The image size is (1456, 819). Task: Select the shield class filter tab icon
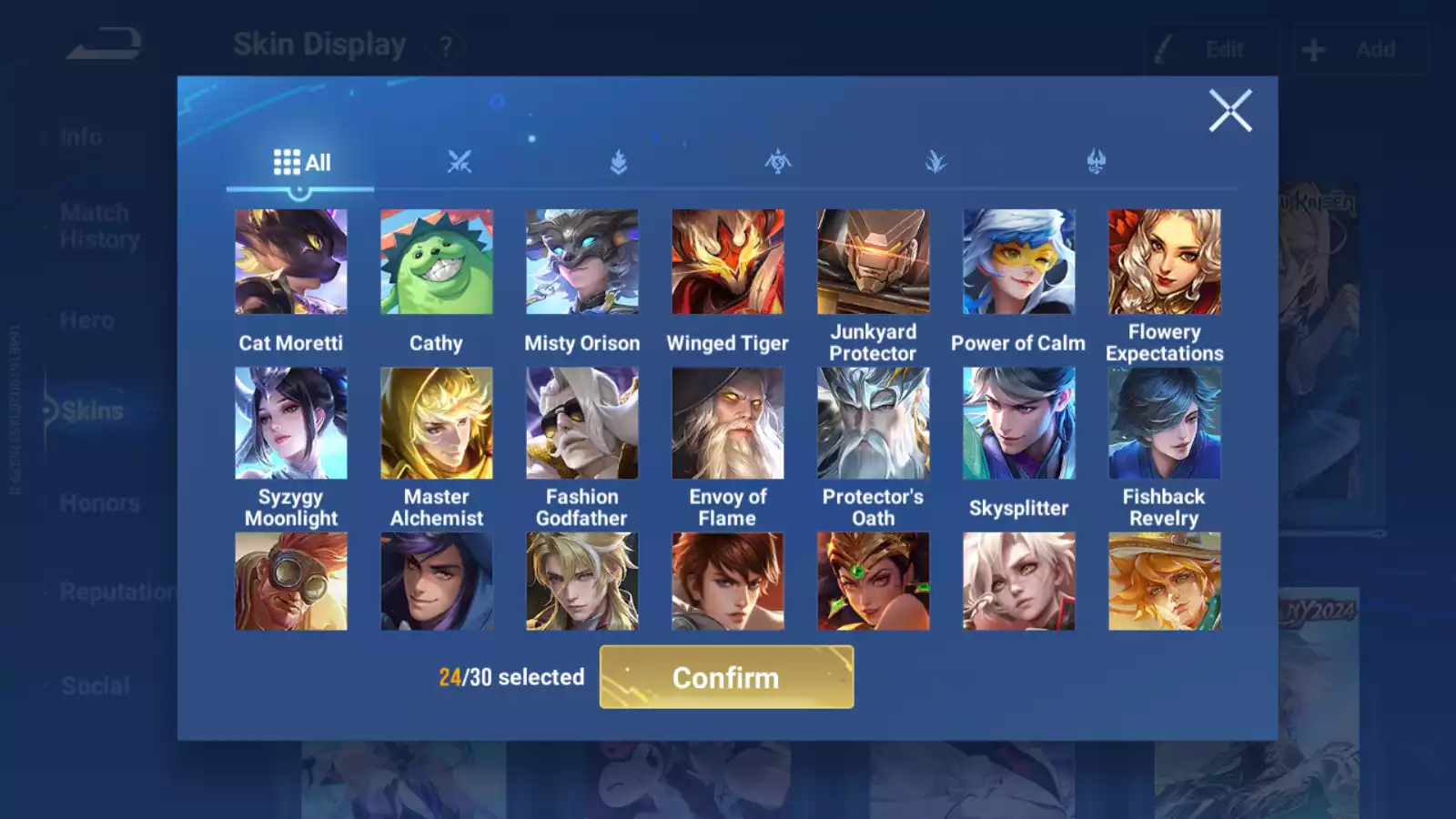tap(618, 161)
